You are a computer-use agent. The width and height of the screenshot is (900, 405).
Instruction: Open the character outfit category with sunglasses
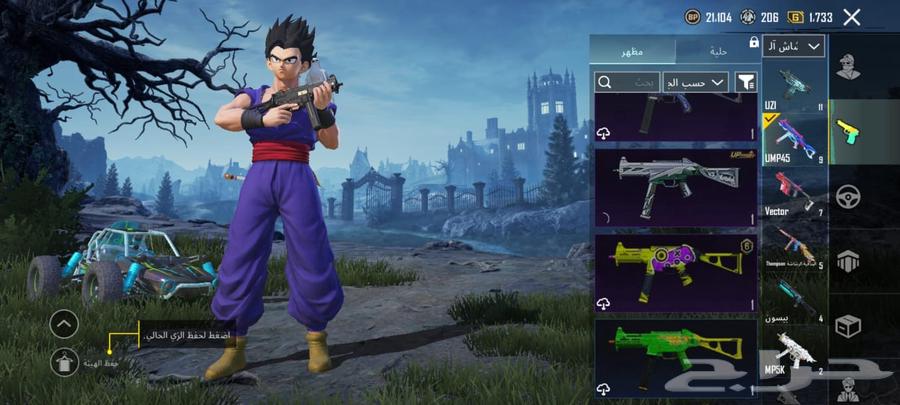pos(850,68)
